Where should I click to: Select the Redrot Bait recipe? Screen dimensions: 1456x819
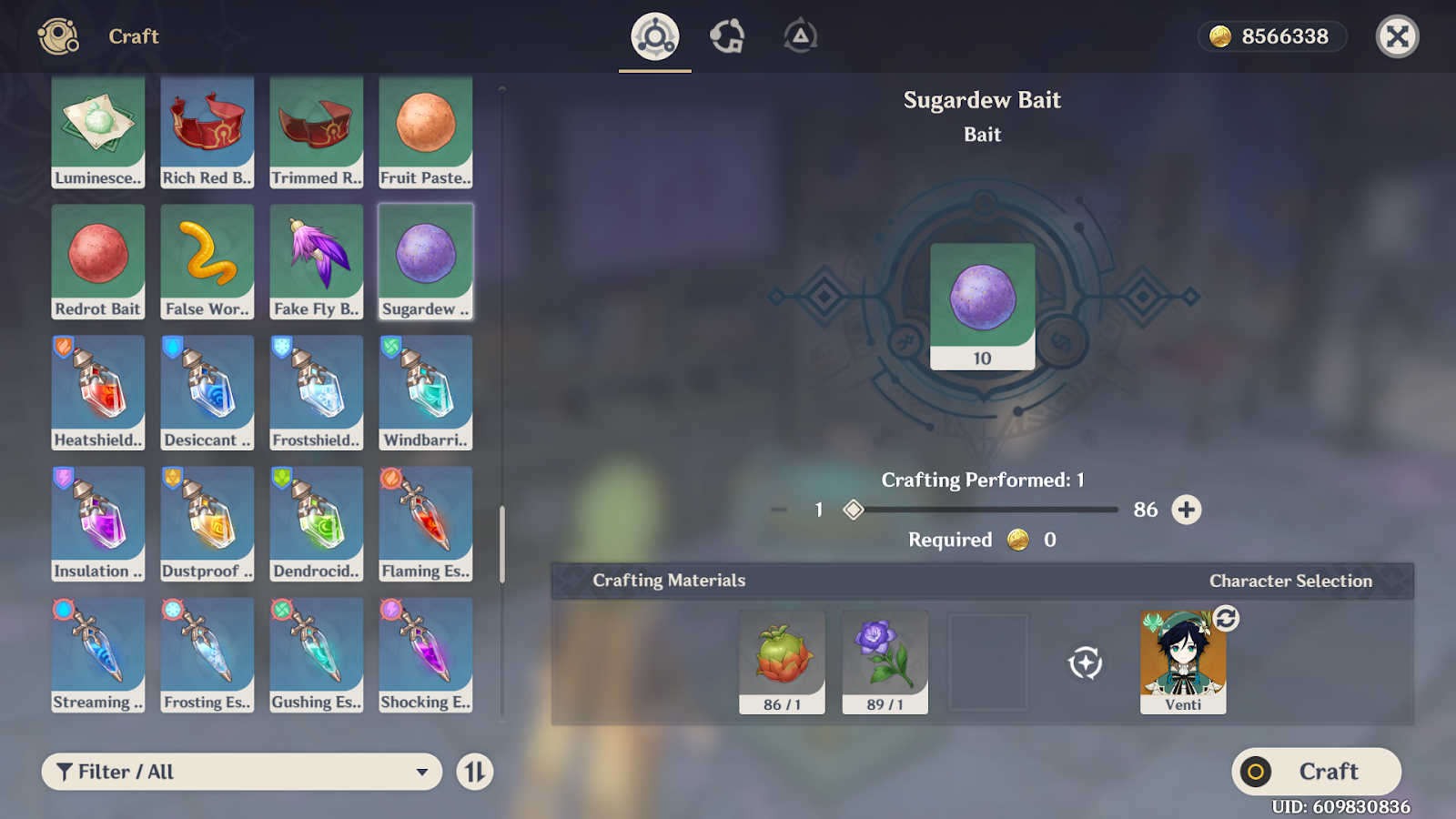point(98,261)
